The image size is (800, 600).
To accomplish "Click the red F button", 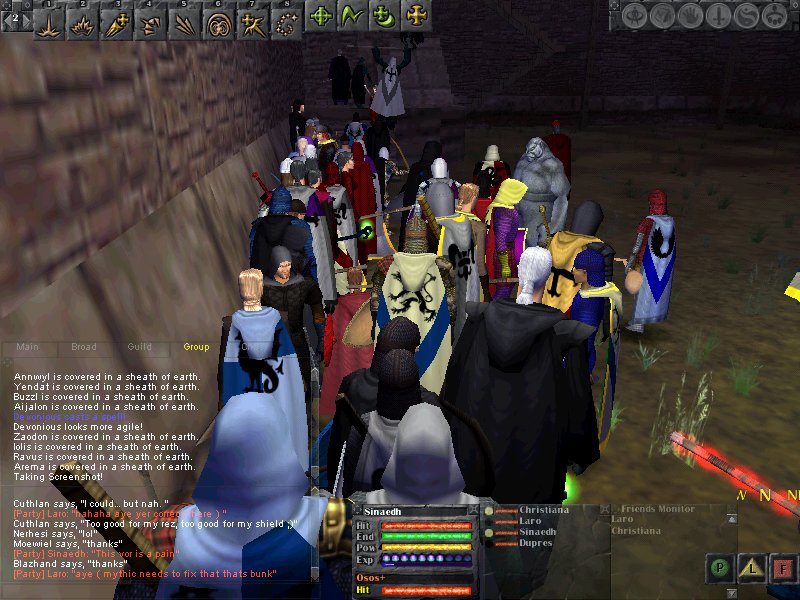I will click(x=783, y=567).
